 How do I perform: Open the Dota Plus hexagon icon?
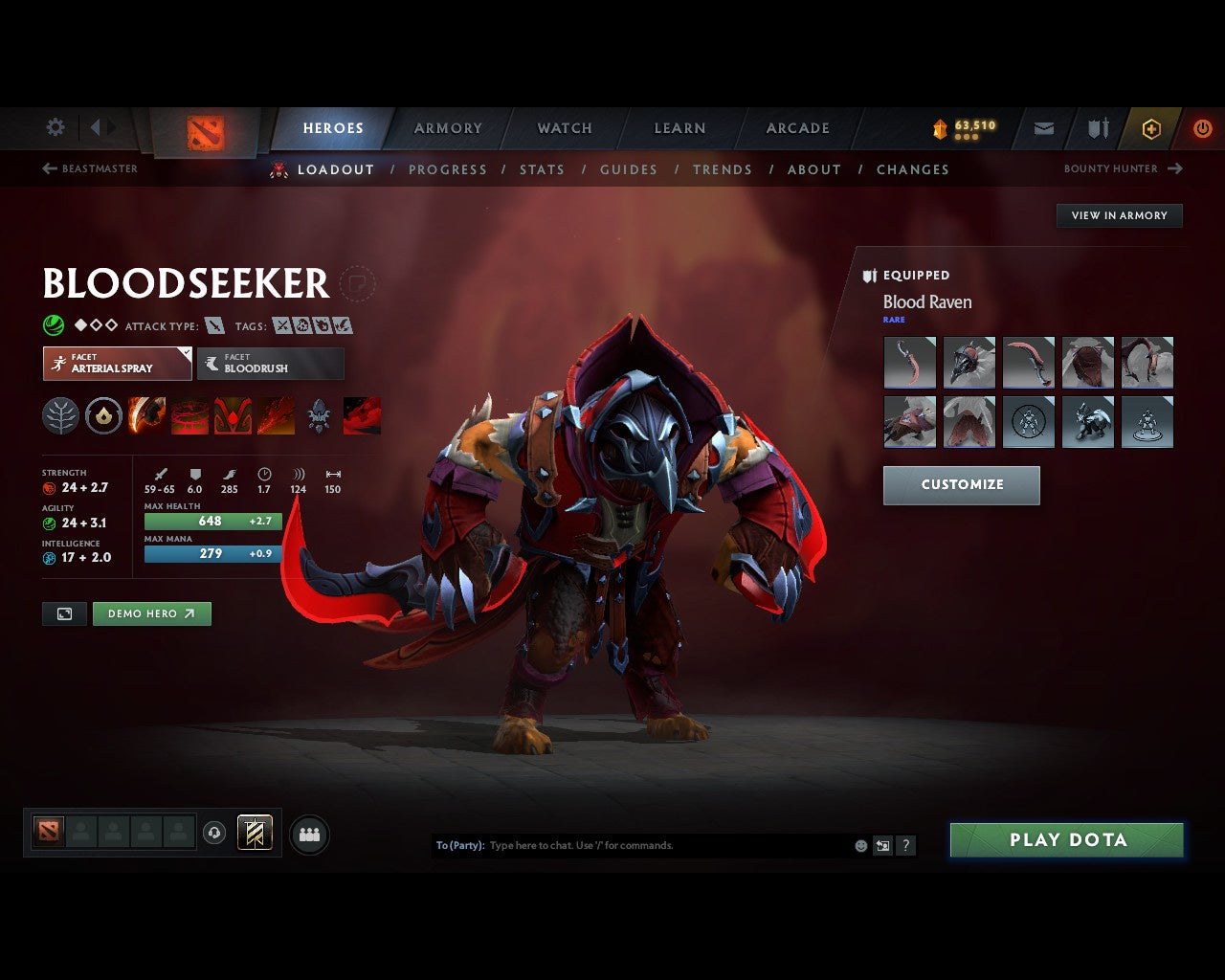pyautogui.click(x=1151, y=128)
